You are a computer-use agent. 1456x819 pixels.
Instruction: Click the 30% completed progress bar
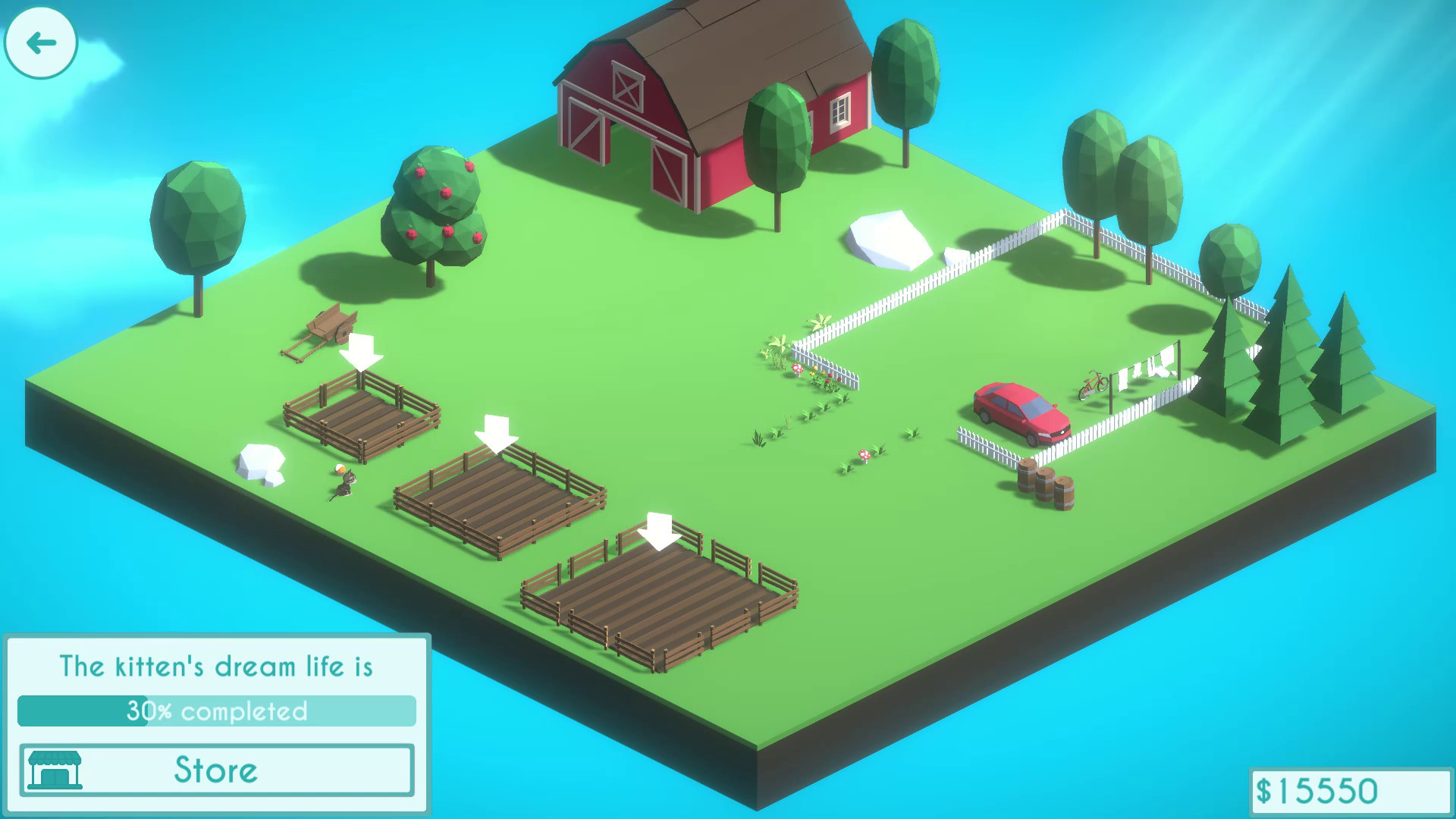coord(216,711)
